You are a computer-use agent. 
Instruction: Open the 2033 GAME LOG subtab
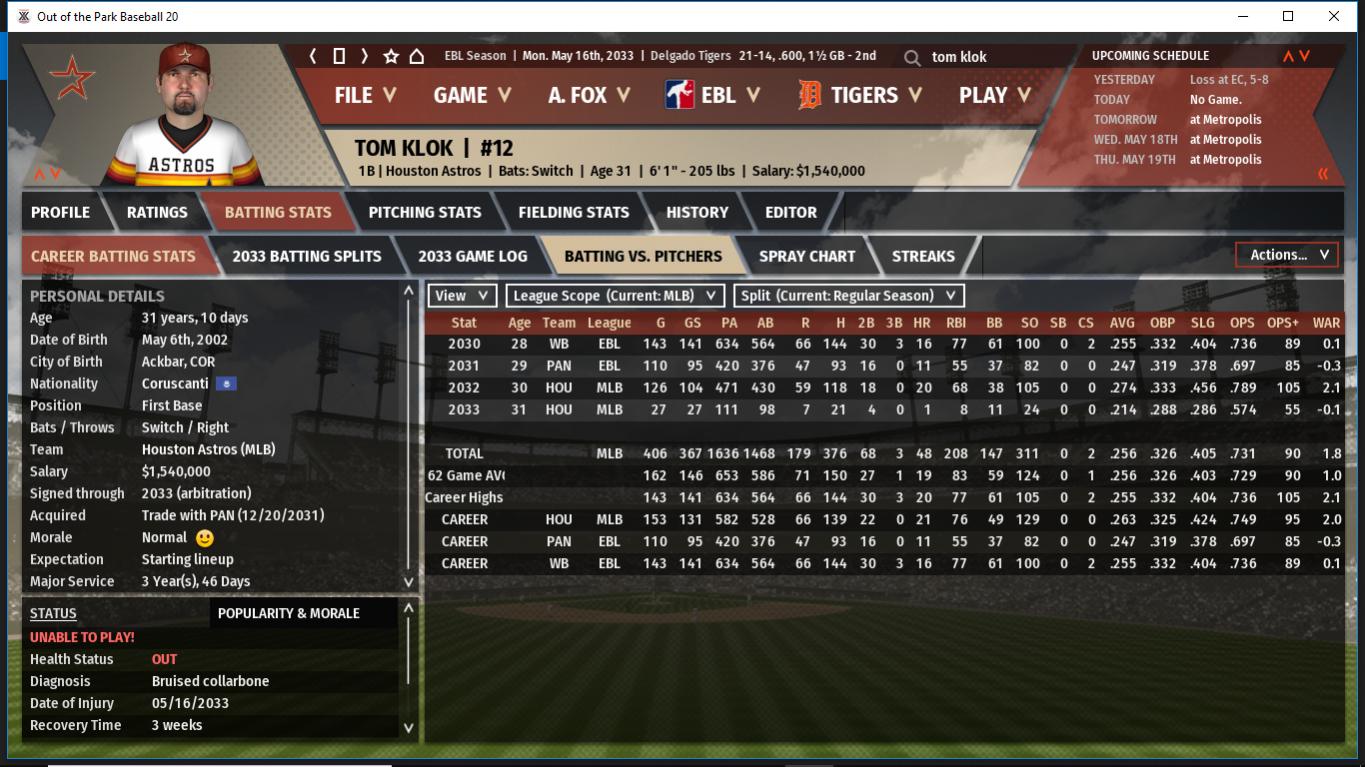click(472, 256)
